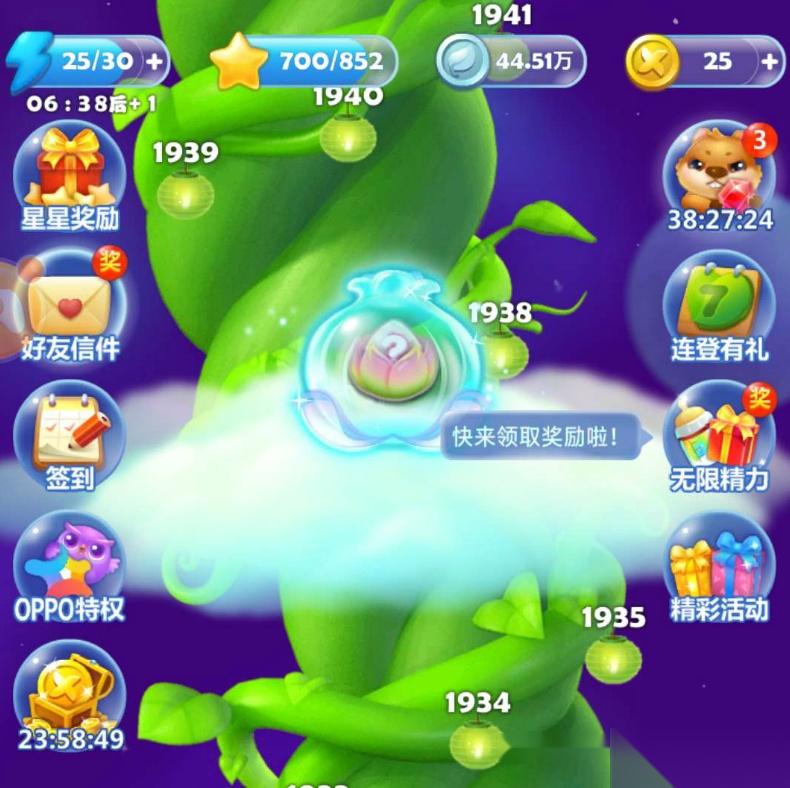Choose level 1938 lantern node

coord(502,352)
